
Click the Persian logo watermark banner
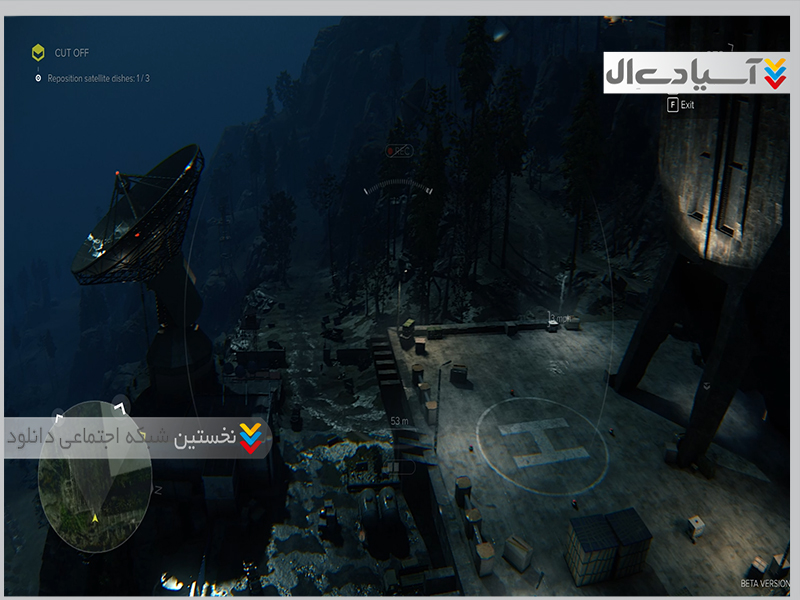tap(695, 73)
